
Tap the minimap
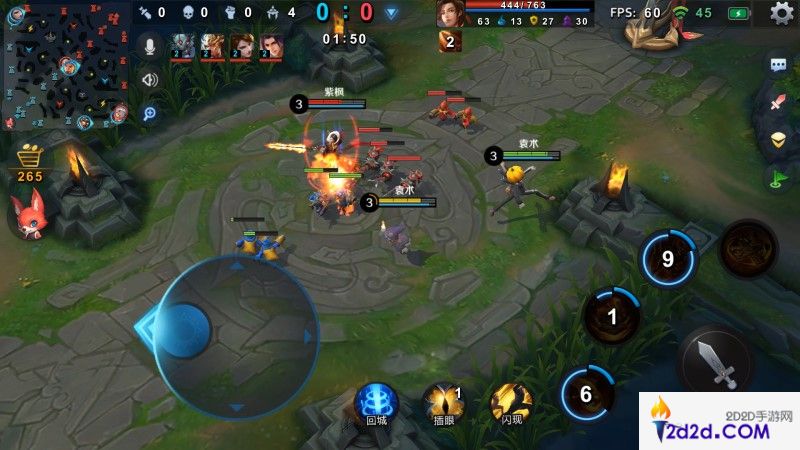(x=65, y=67)
